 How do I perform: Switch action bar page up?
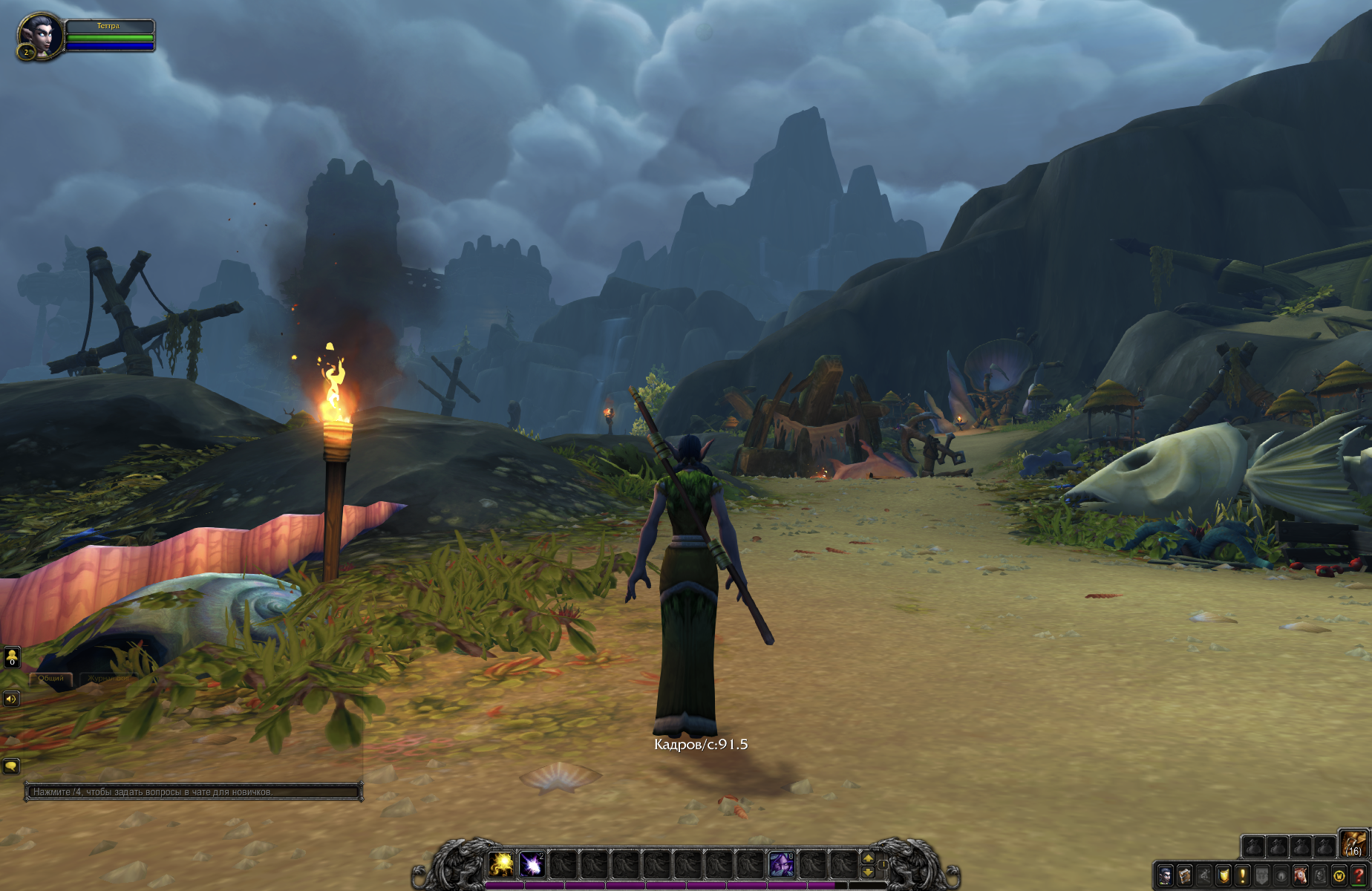click(867, 858)
